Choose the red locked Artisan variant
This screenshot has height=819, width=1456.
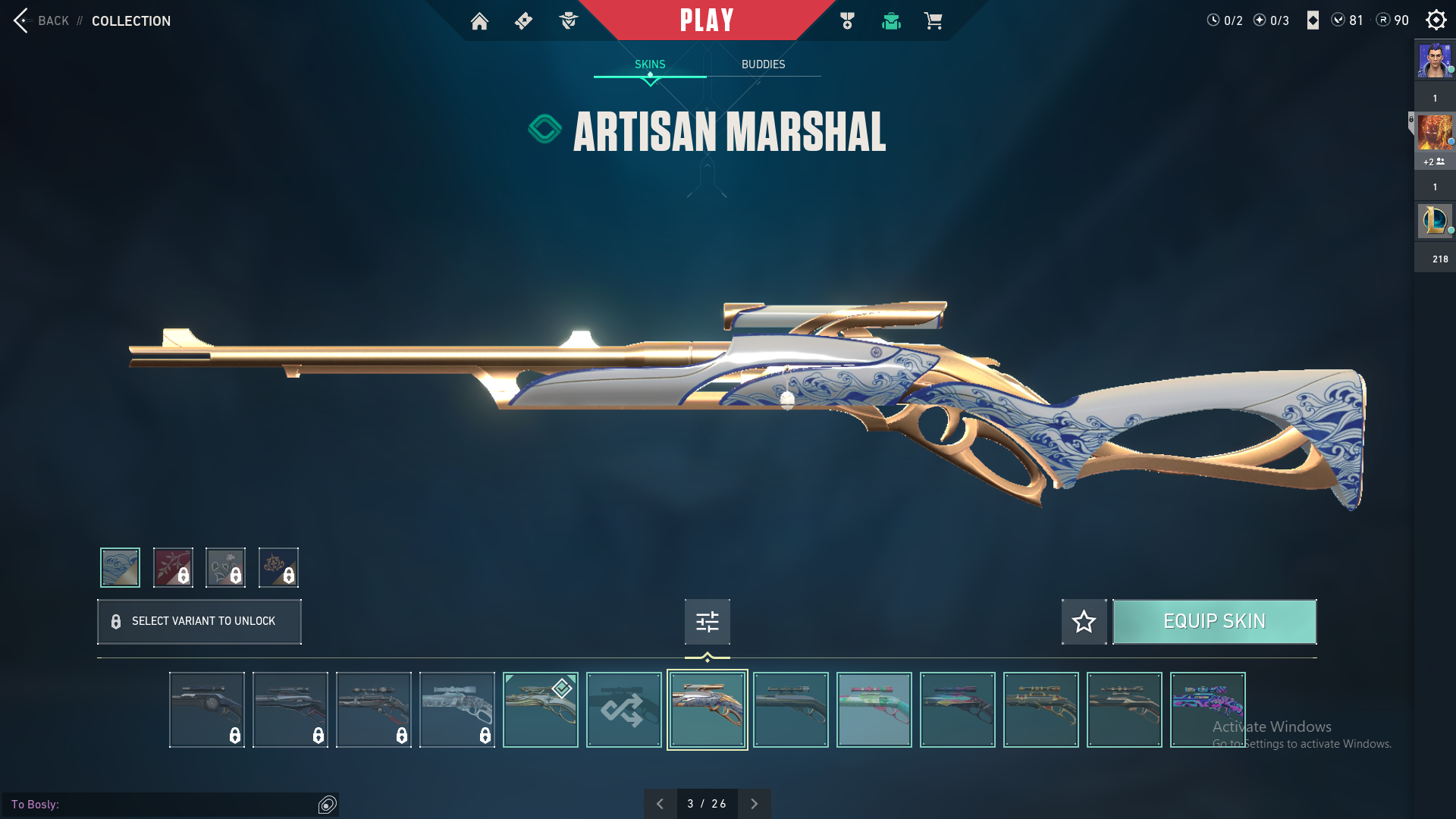[173, 567]
